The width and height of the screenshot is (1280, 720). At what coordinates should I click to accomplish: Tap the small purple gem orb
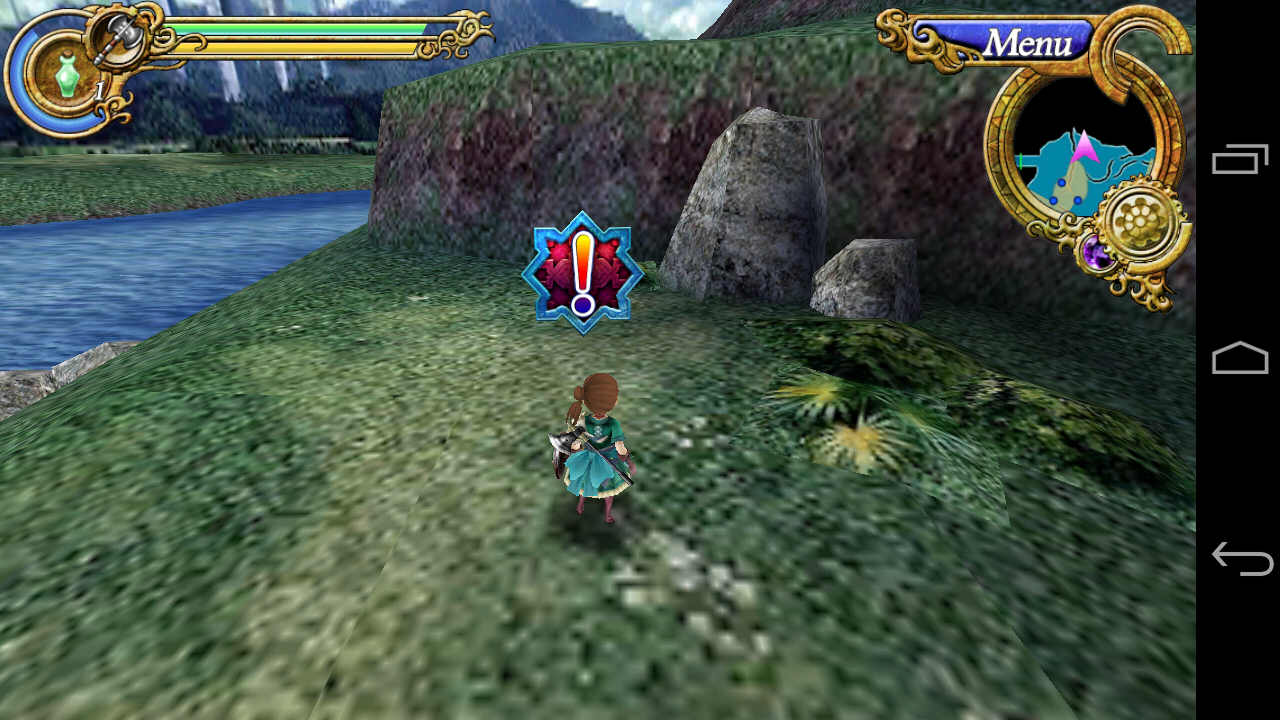point(1097,254)
